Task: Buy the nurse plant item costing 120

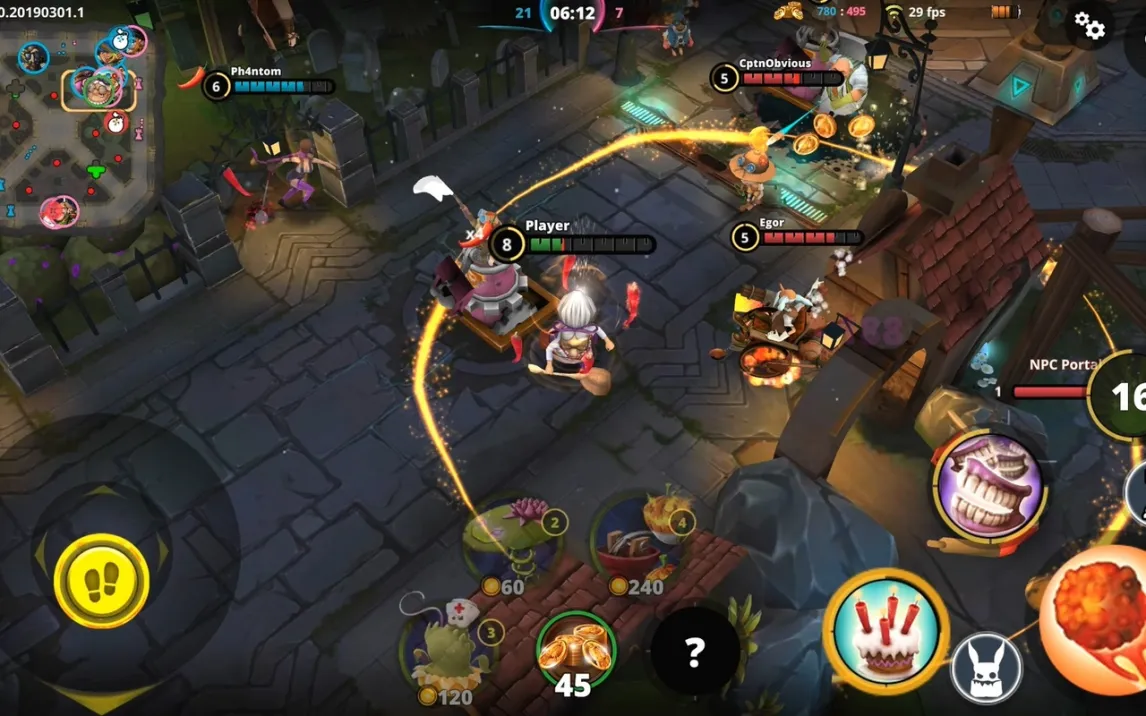Action: [x=448, y=648]
